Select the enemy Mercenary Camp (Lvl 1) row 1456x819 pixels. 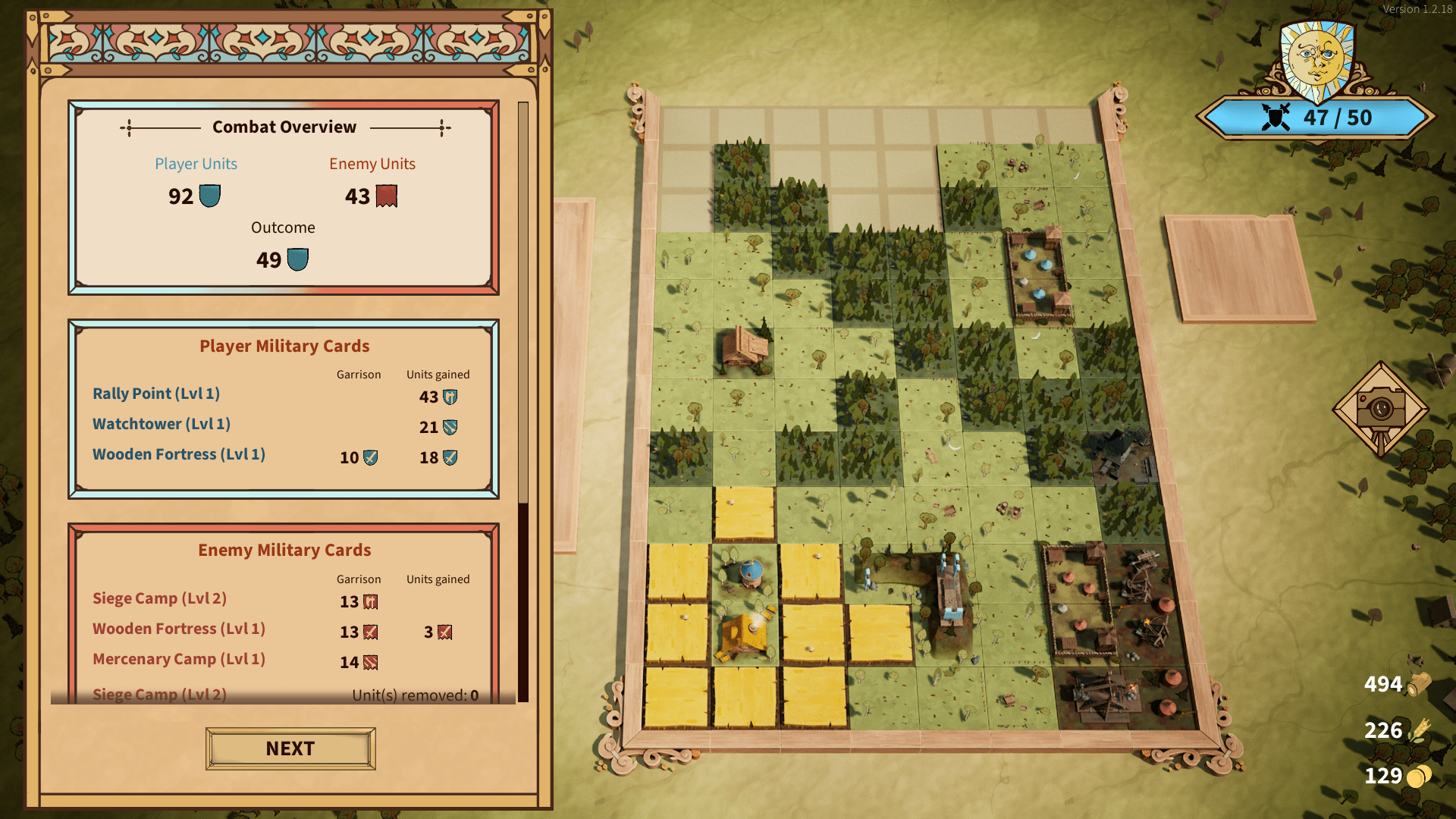(179, 659)
